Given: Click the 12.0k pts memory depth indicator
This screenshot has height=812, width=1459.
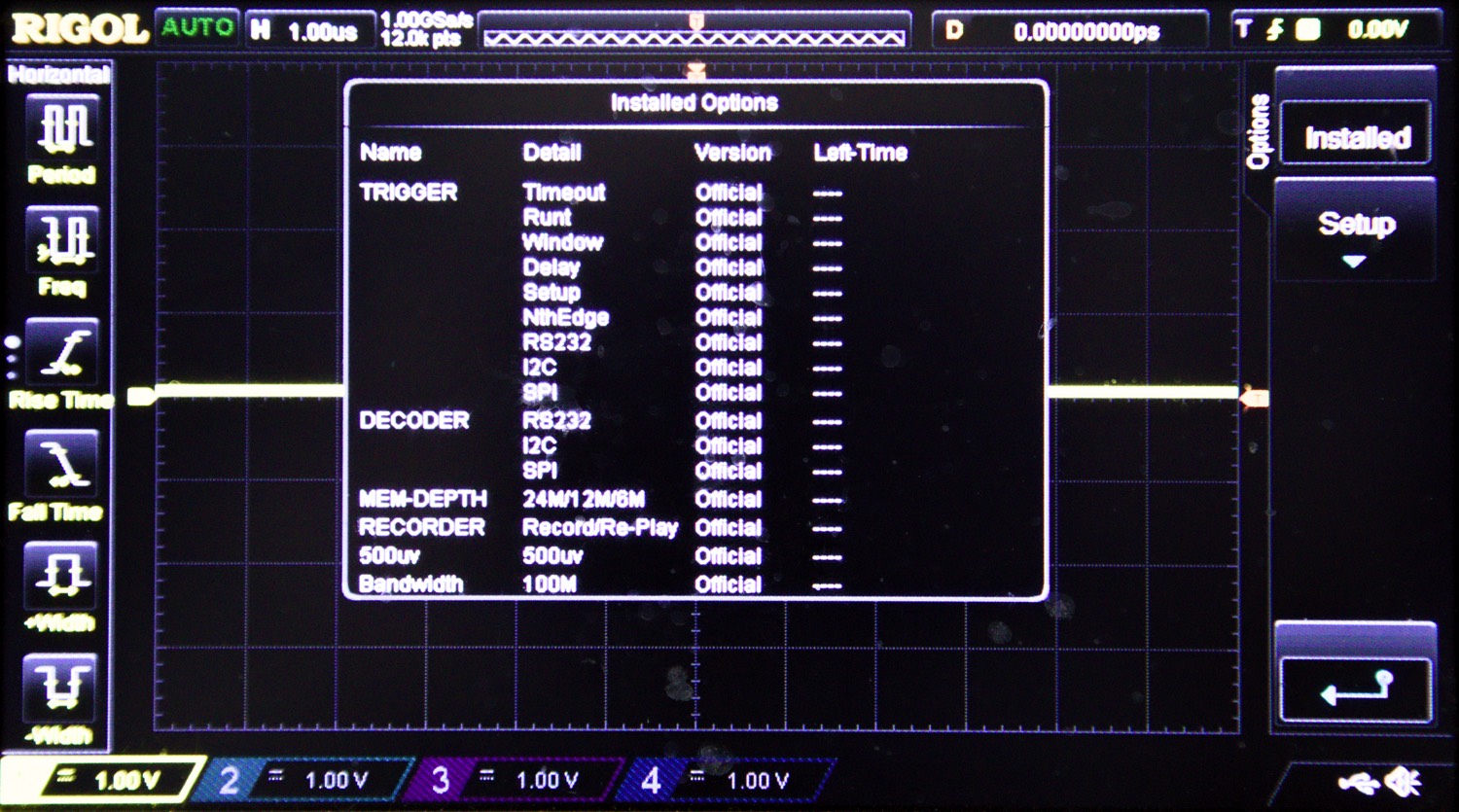Looking at the screenshot, I should coord(420,37).
